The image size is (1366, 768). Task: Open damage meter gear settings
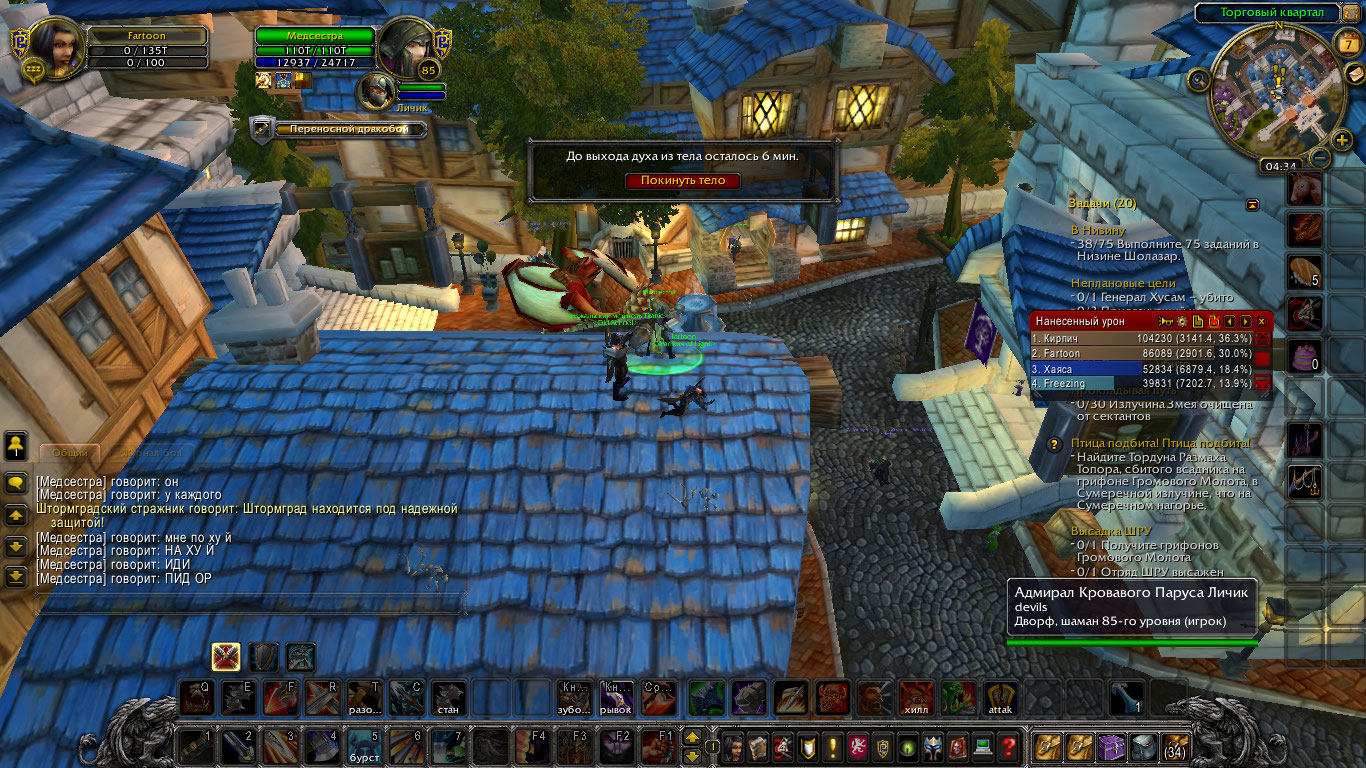tap(1181, 321)
